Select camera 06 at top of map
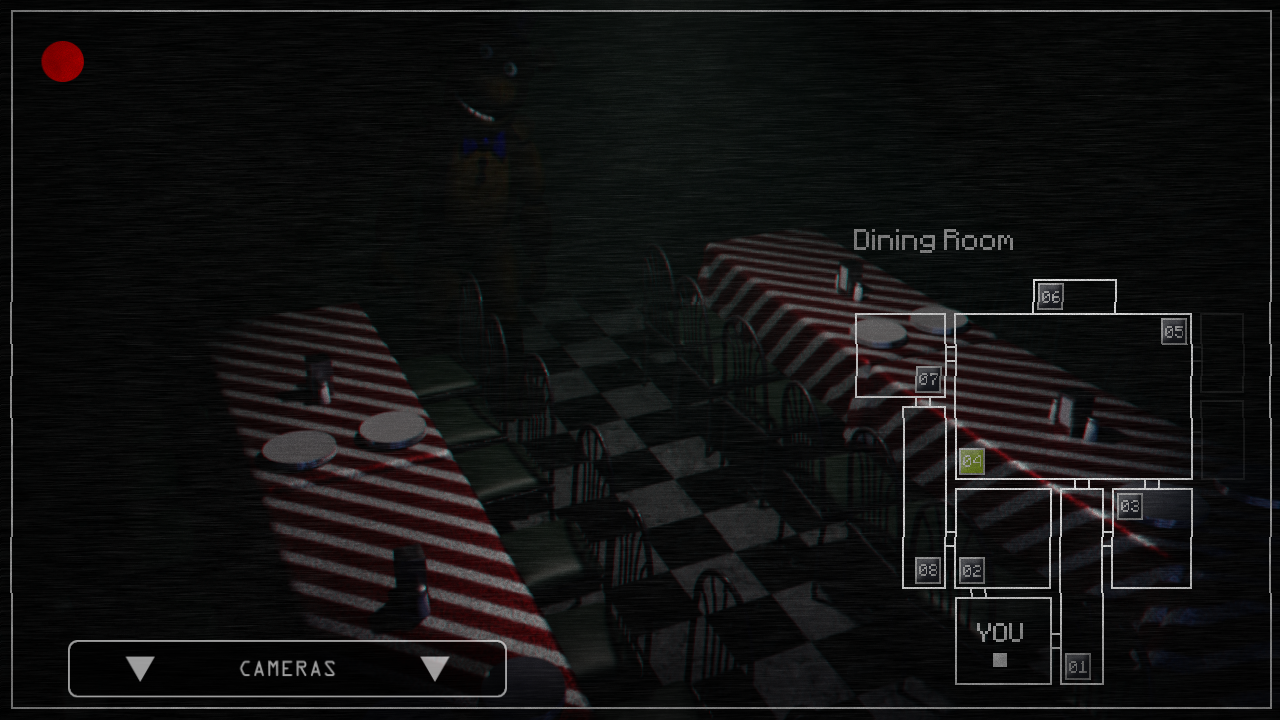Screen dimensions: 1280x720 [1049, 296]
